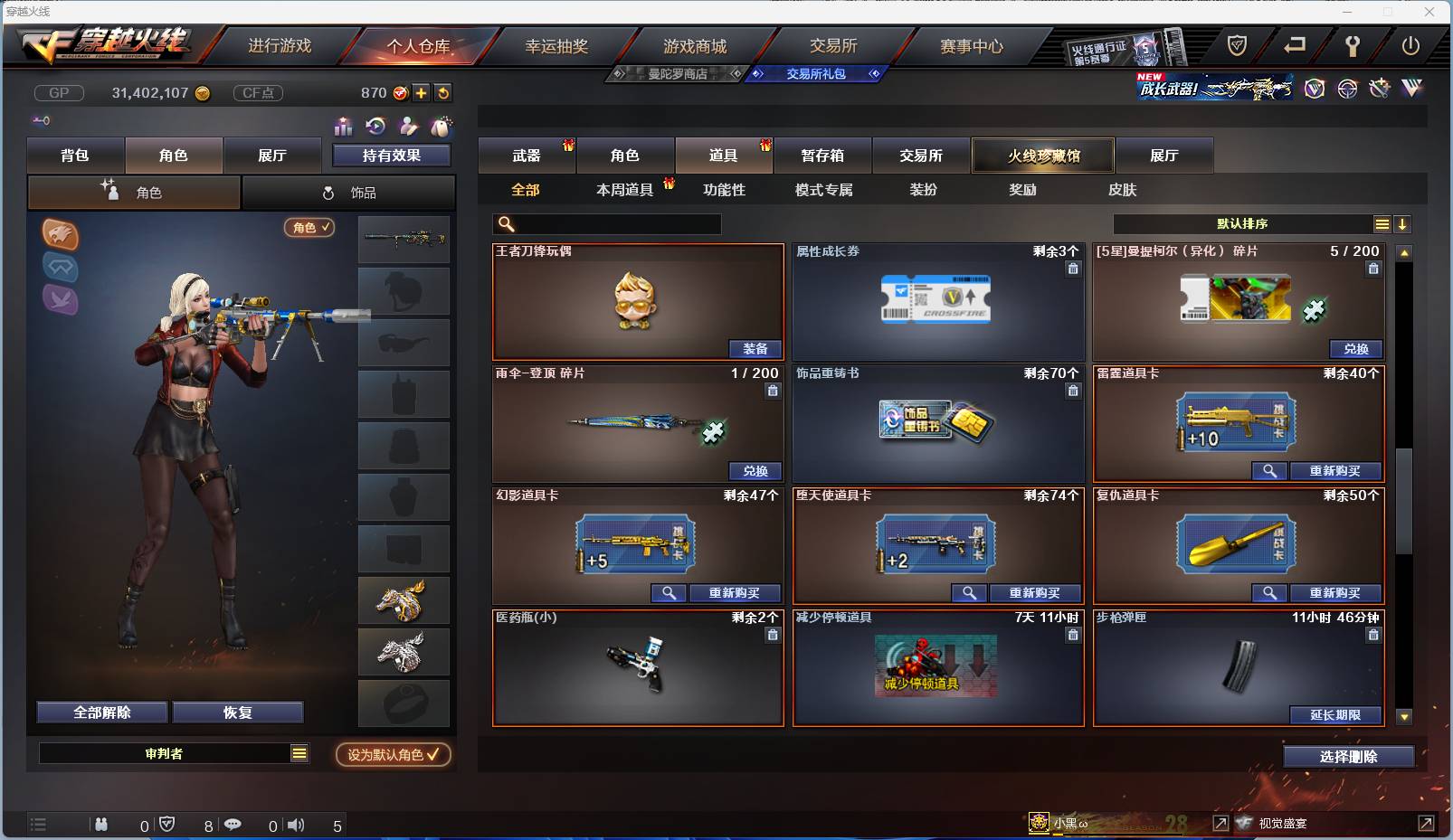The height and width of the screenshot is (840, 1453).
Task: Open the chat bubble icon in bottom status bar
Action: [x=233, y=825]
